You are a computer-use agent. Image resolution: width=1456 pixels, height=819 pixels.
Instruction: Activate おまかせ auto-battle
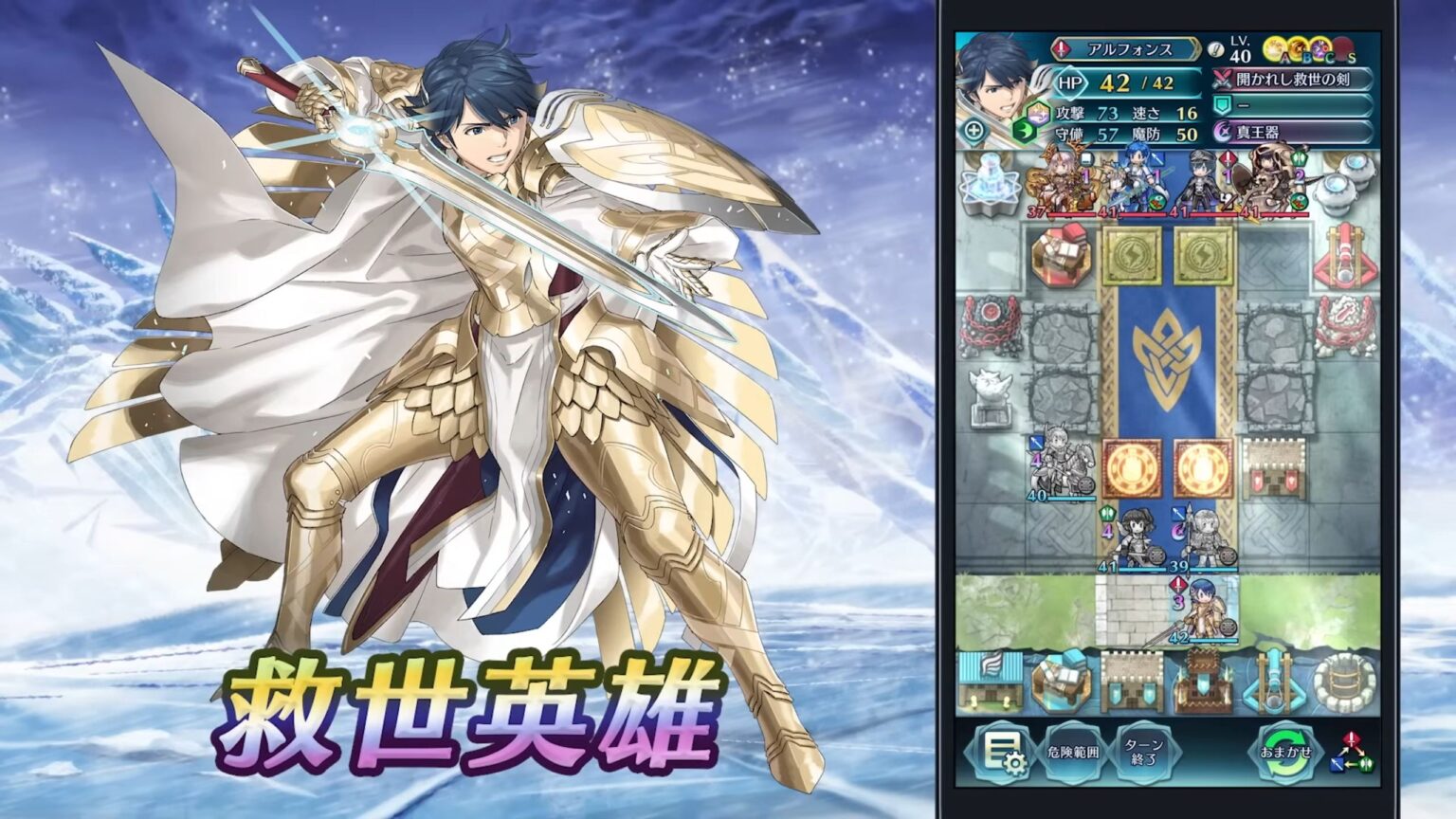(x=1287, y=752)
